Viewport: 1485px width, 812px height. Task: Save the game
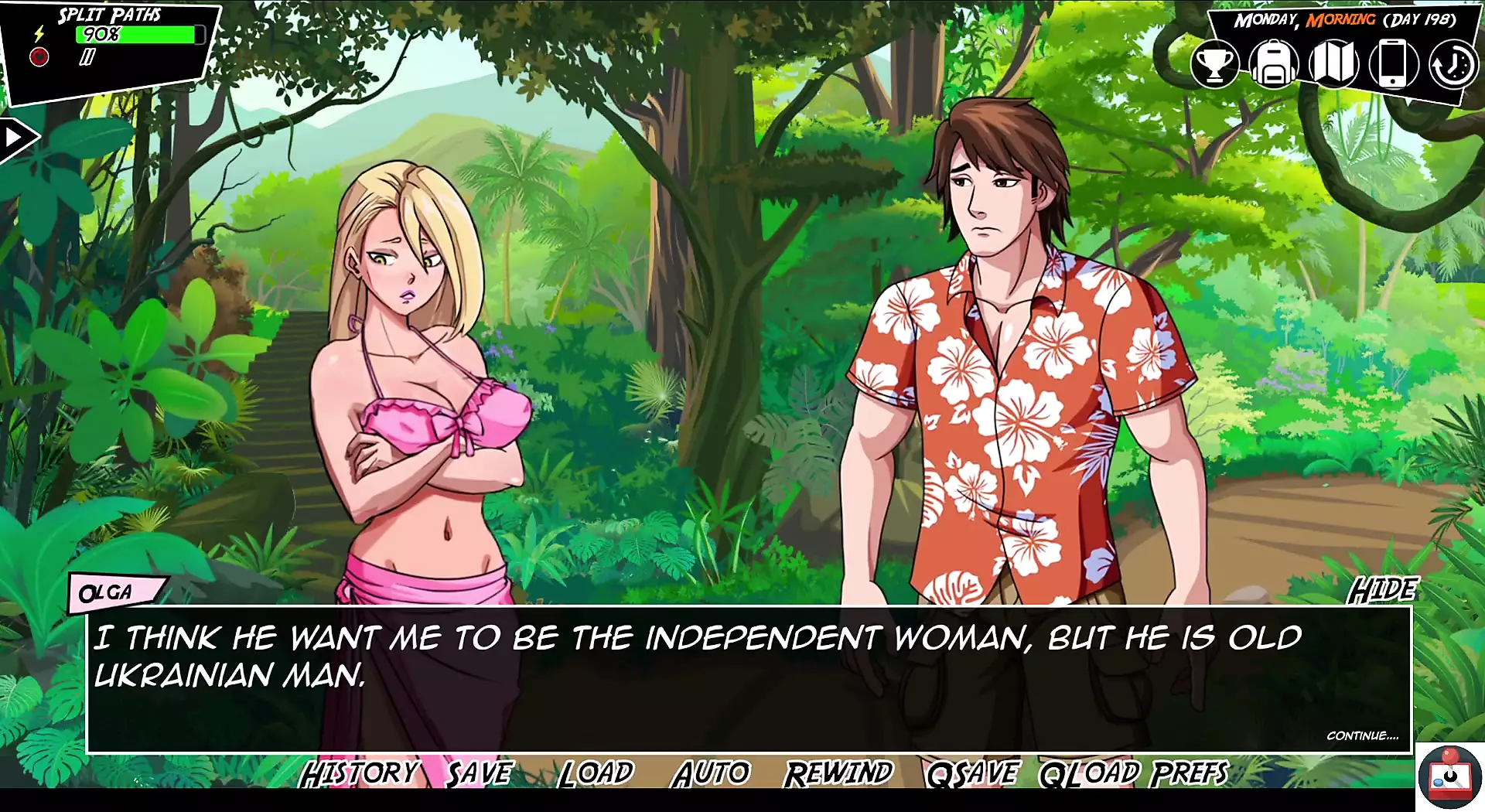(480, 773)
